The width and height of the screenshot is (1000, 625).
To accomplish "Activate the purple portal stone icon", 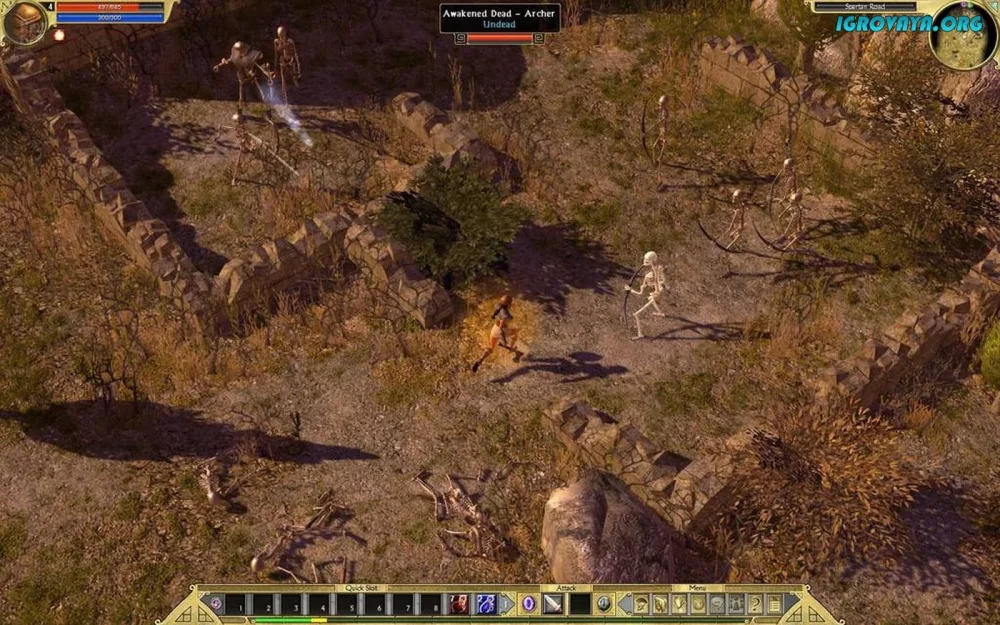I will click(x=528, y=604).
